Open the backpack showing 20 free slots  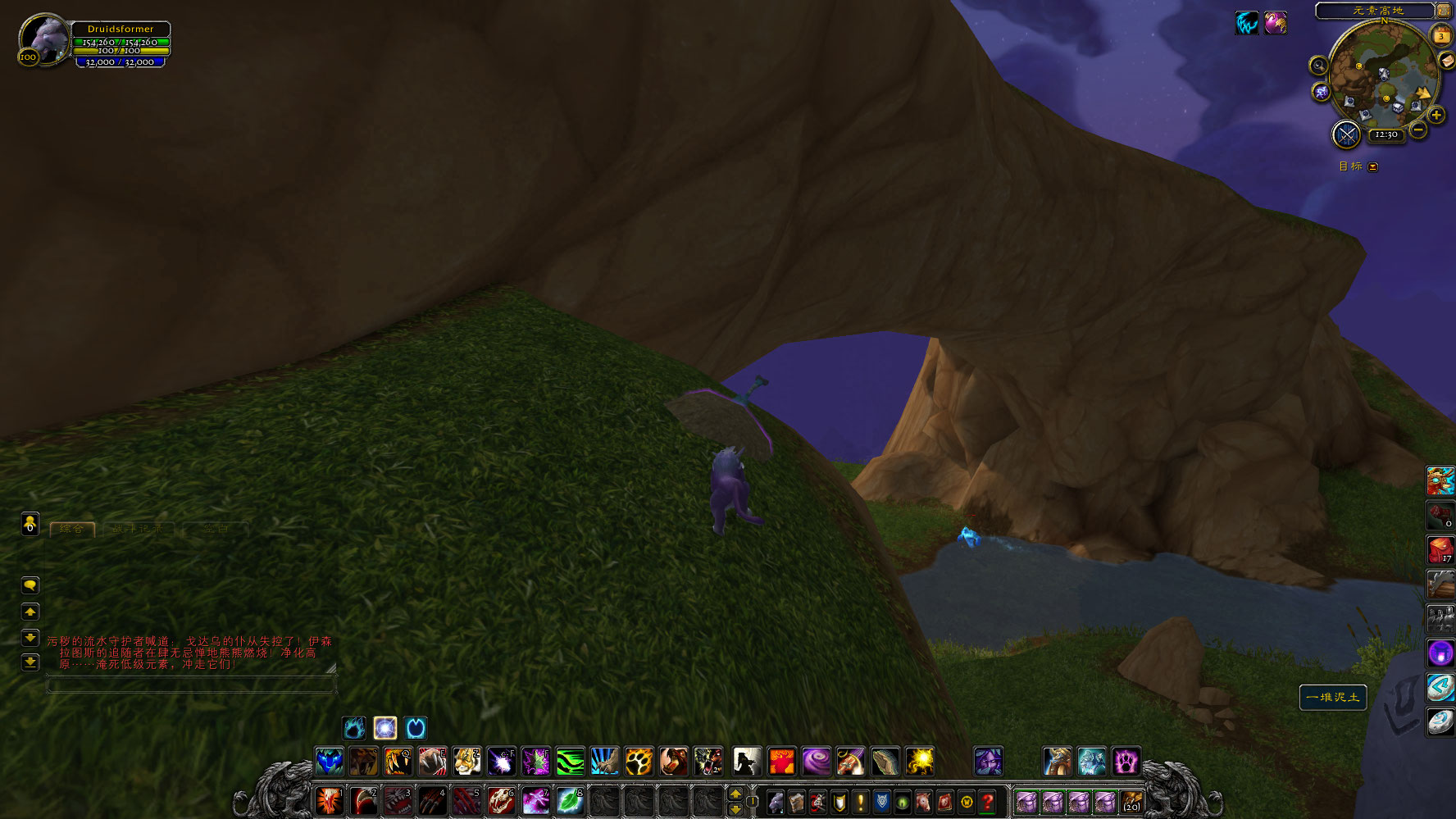tap(1132, 802)
